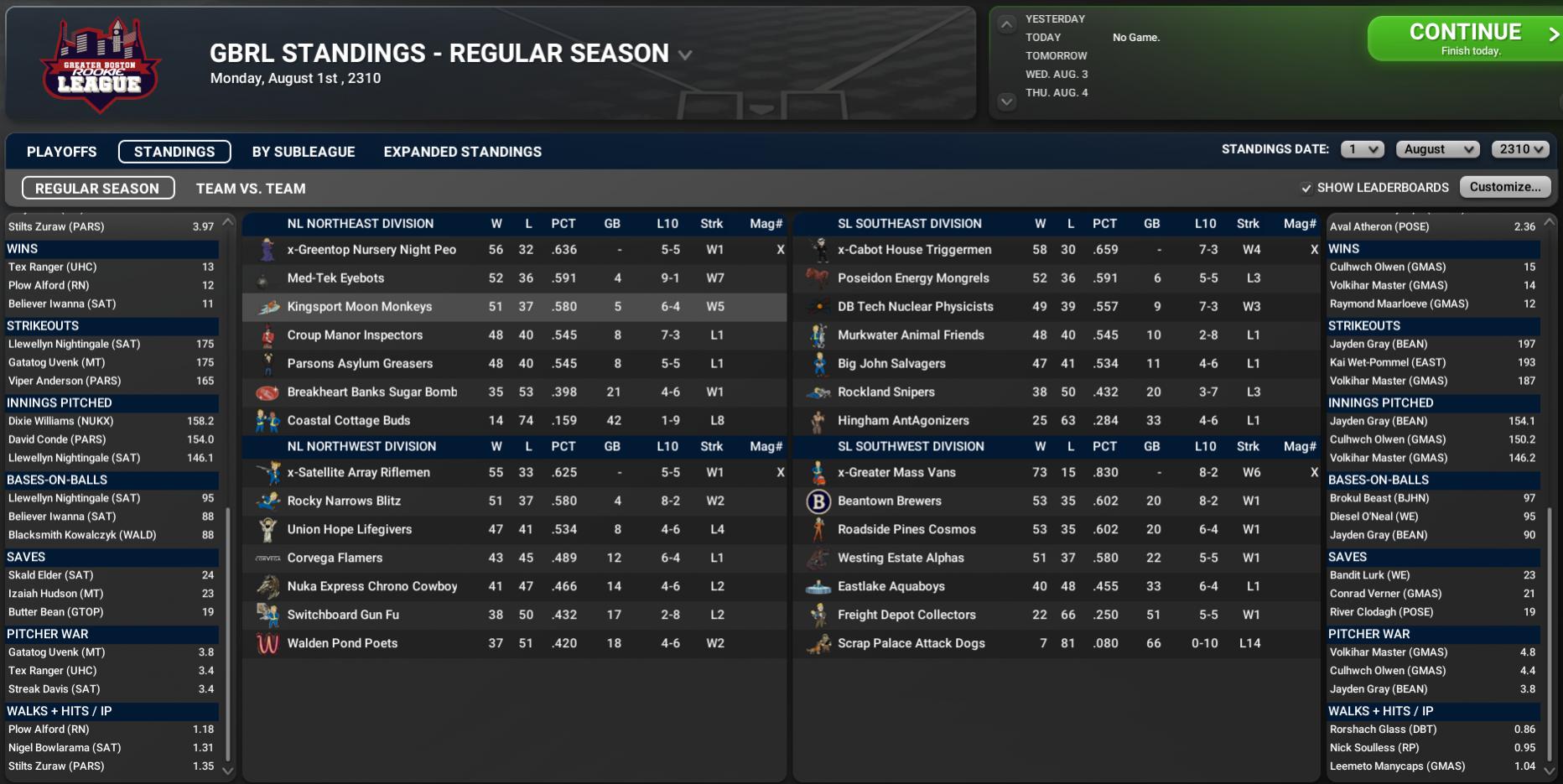Toggle the Show Leaderboards checkbox
The height and width of the screenshot is (784, 1563).
1306,188
